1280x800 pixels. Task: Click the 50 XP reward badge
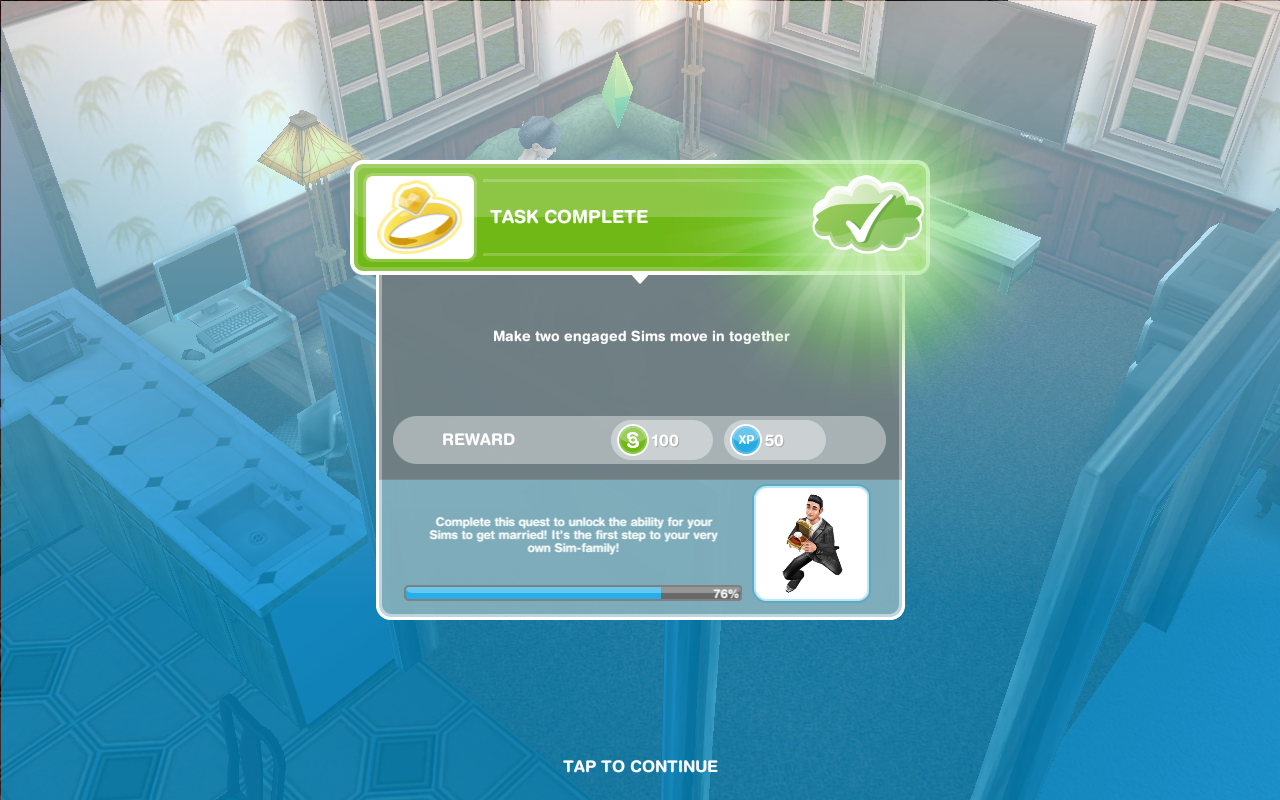point(773,439)
